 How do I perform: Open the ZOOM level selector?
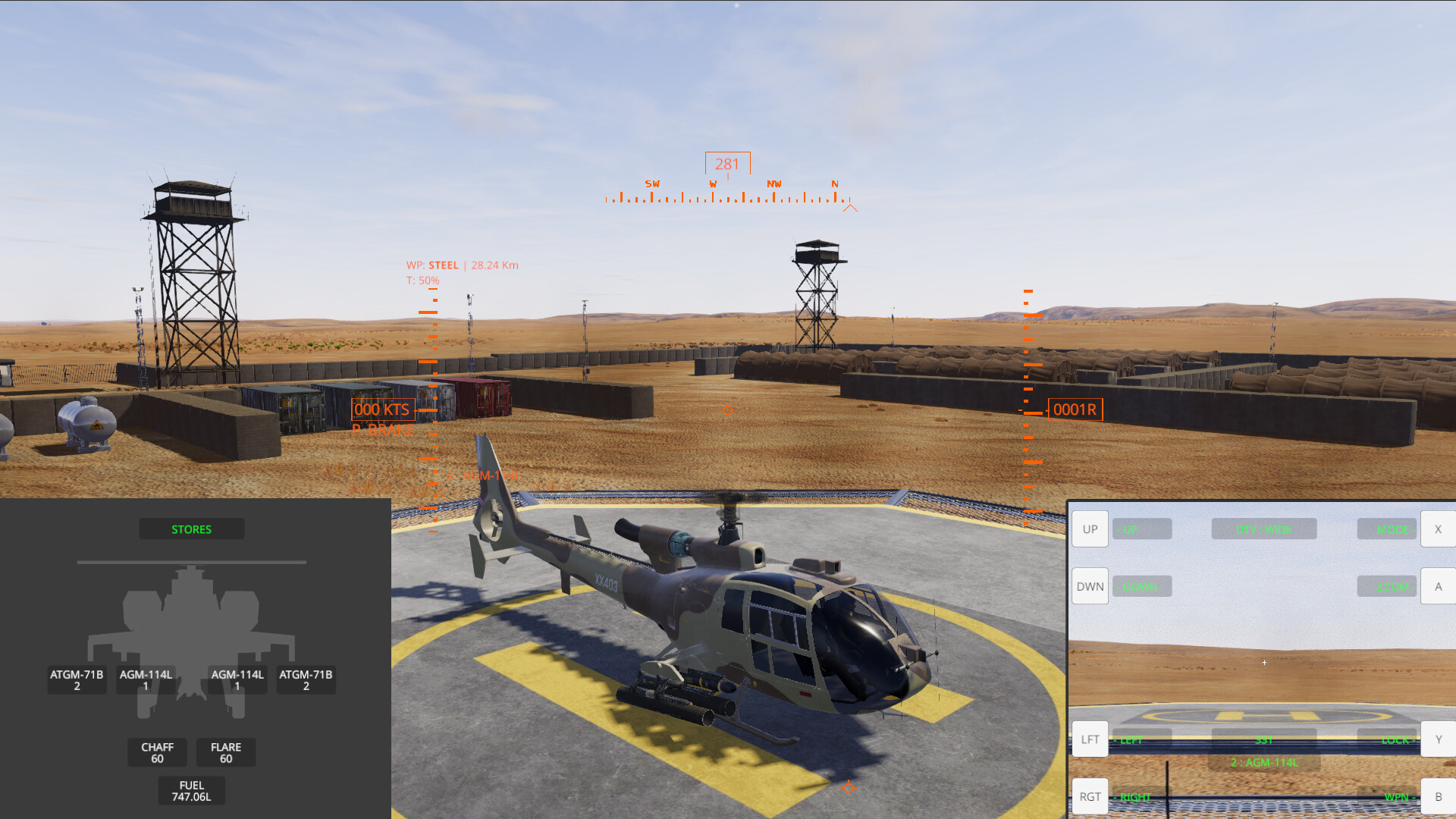(1386, 585)
